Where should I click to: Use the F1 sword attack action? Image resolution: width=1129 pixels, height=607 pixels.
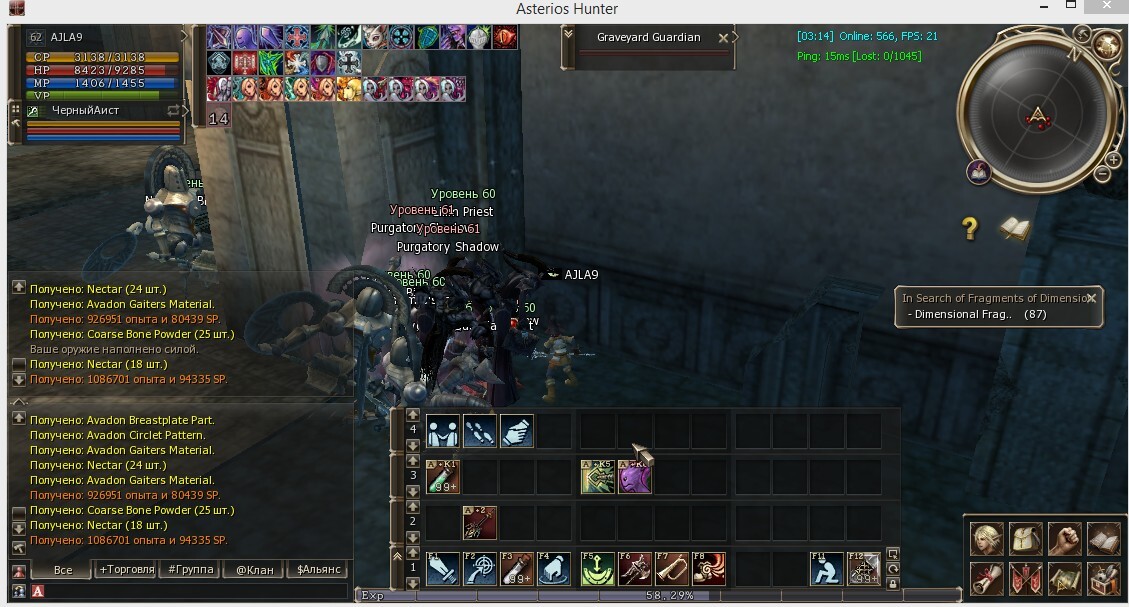click(442, 569)
